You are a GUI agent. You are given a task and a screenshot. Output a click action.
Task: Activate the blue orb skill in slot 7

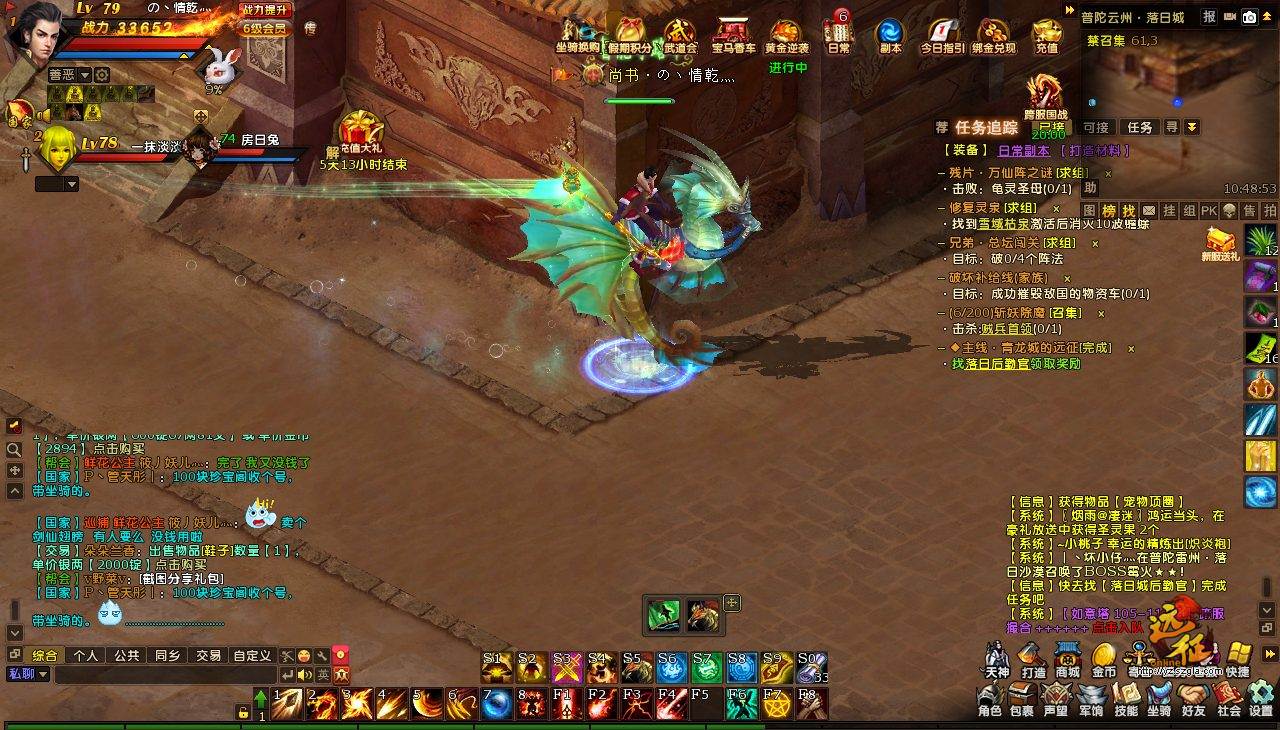[x=495, y=704]
